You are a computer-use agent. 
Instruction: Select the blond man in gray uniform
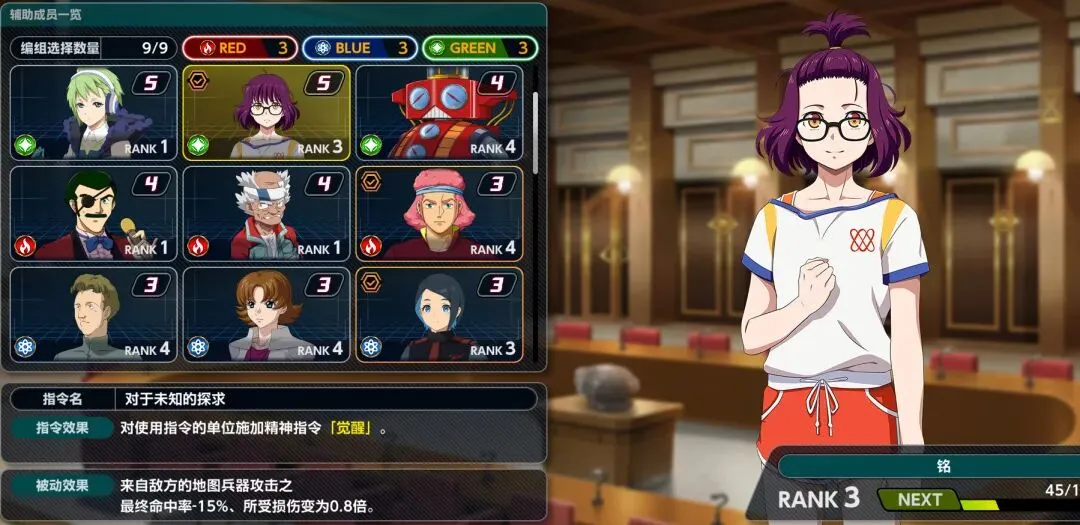tap(93, 313)
